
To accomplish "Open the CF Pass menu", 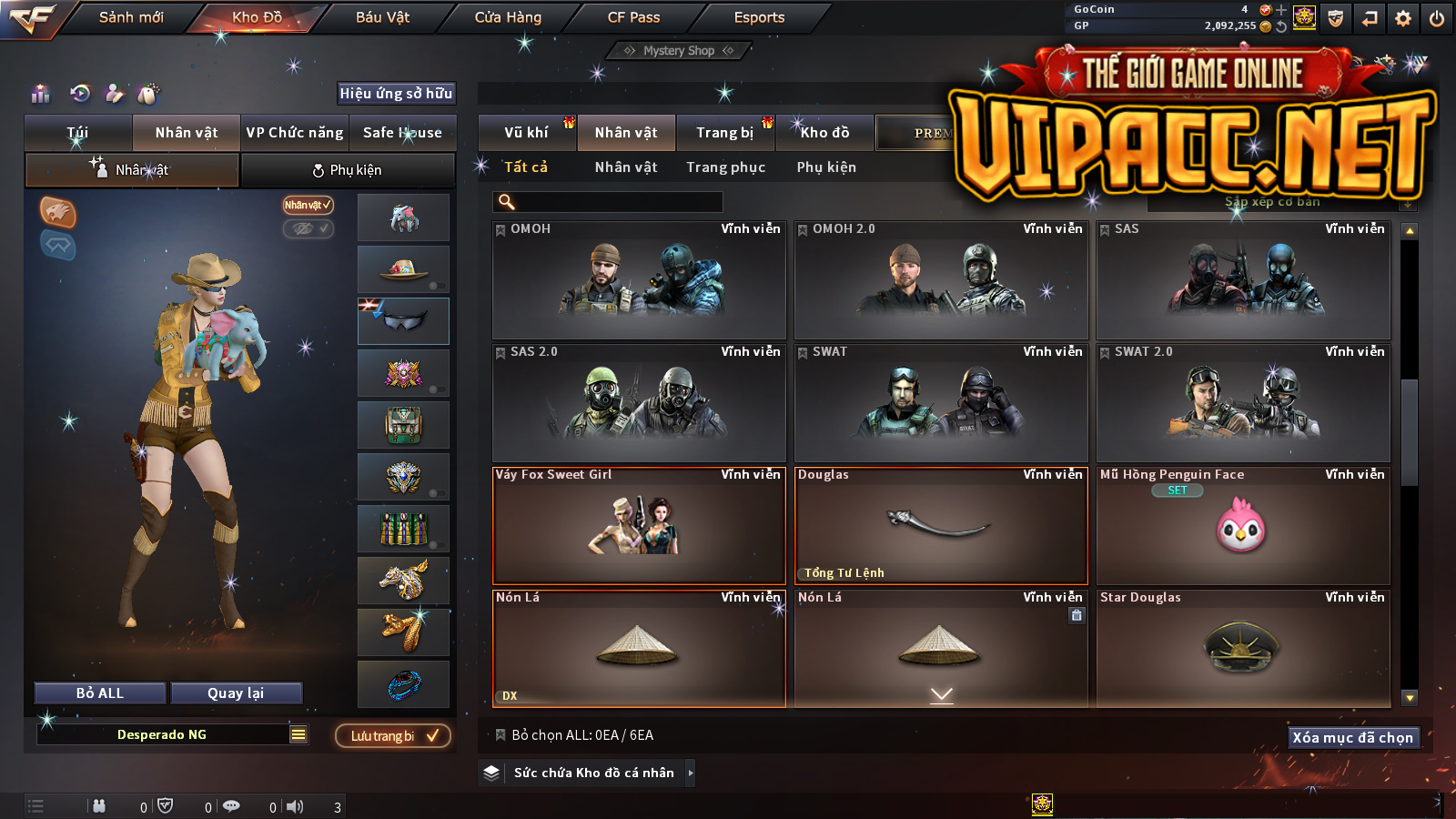I will (633, 17).
